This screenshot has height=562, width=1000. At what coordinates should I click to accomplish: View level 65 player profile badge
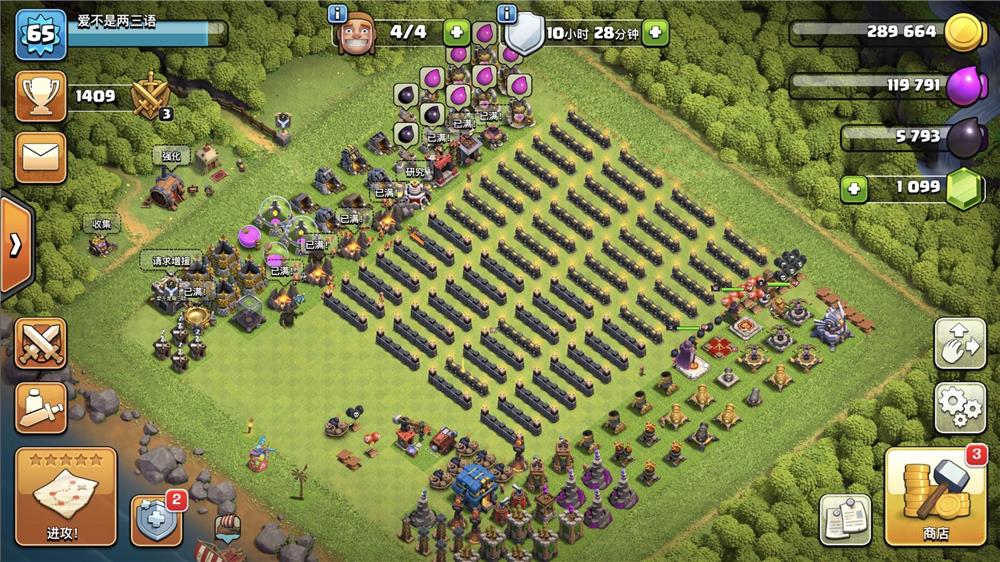tap(40, 33)
